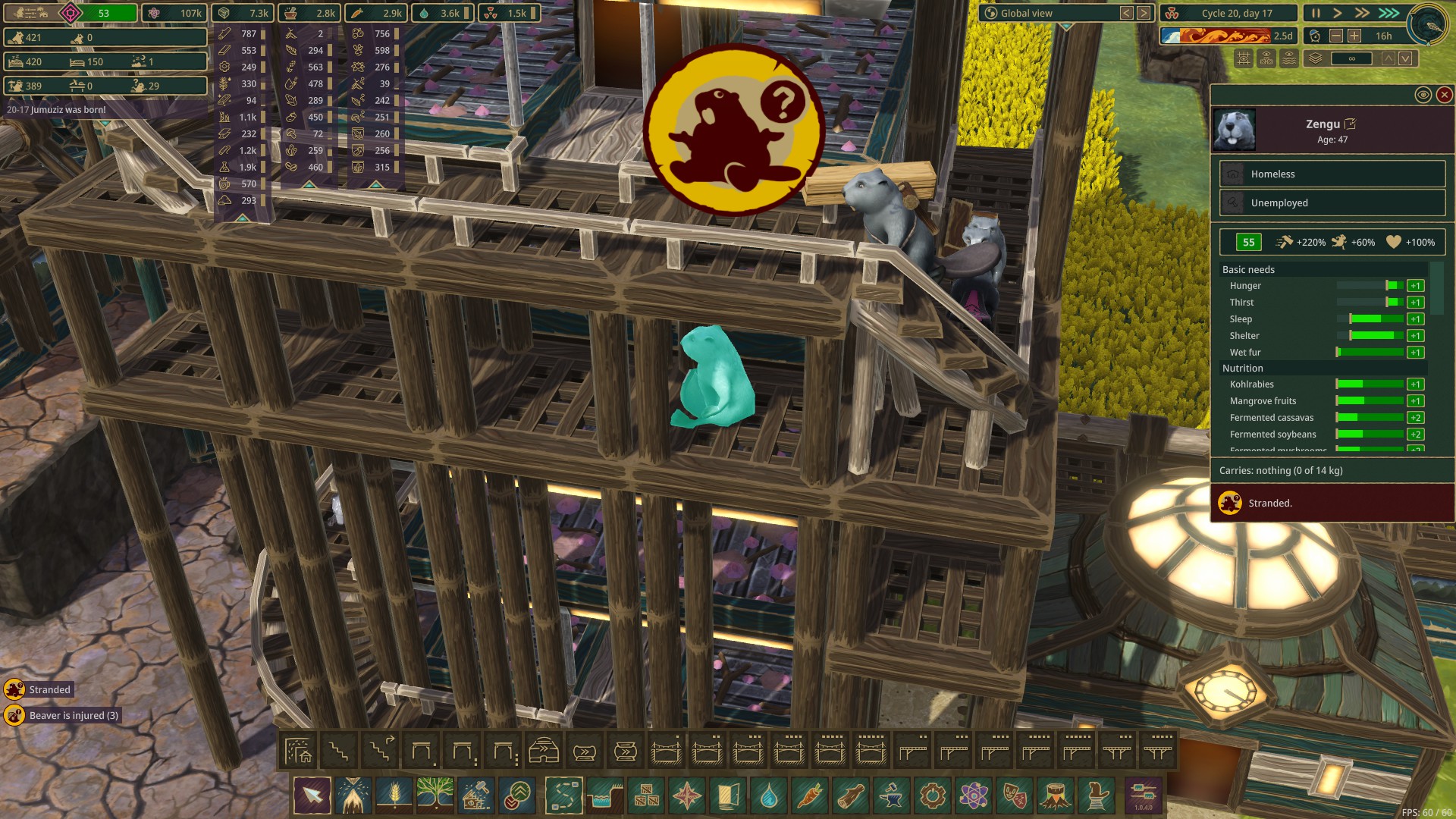Open the science atom building category

click(x=974, y=795)
